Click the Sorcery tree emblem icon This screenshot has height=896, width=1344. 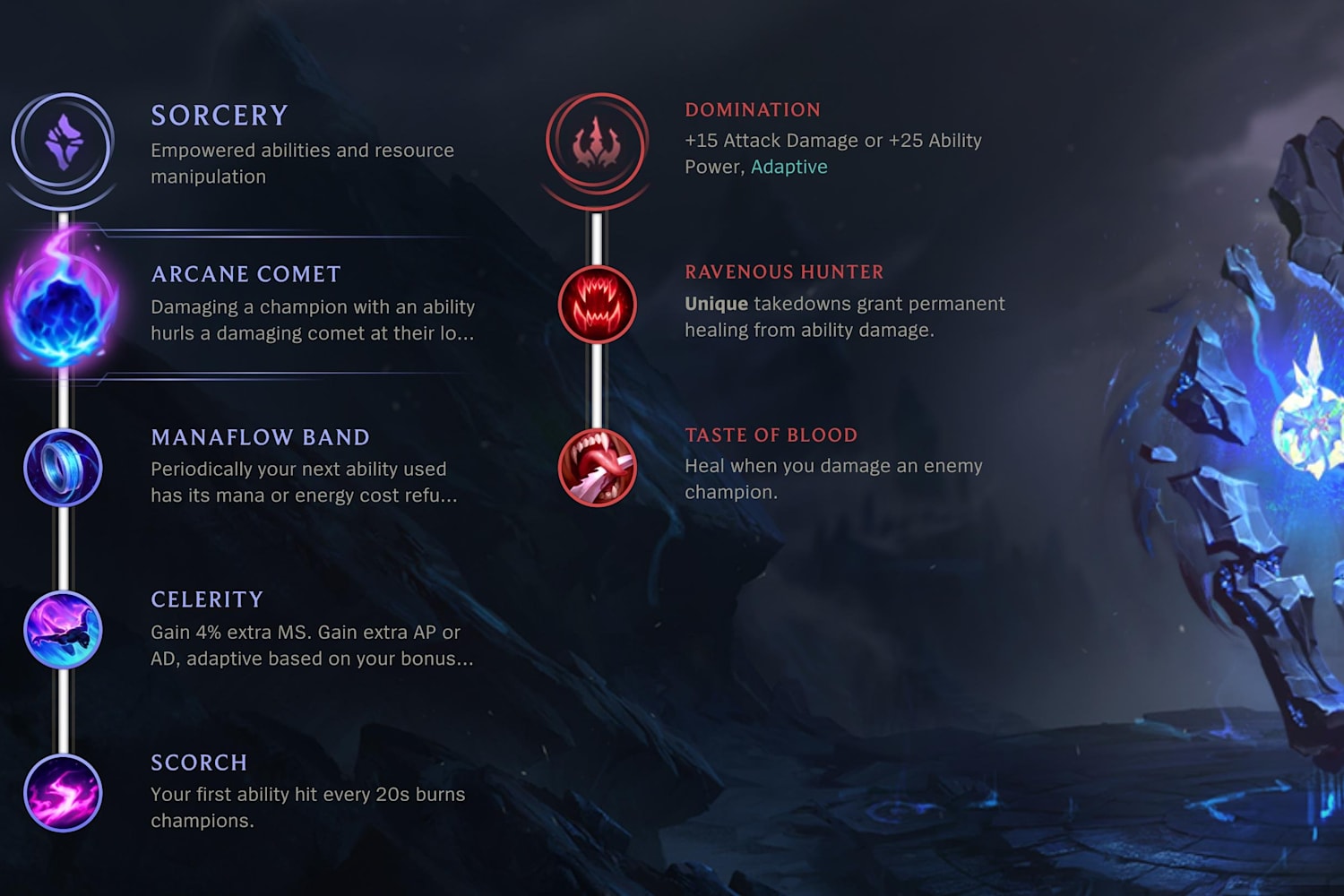pos(63,143)
